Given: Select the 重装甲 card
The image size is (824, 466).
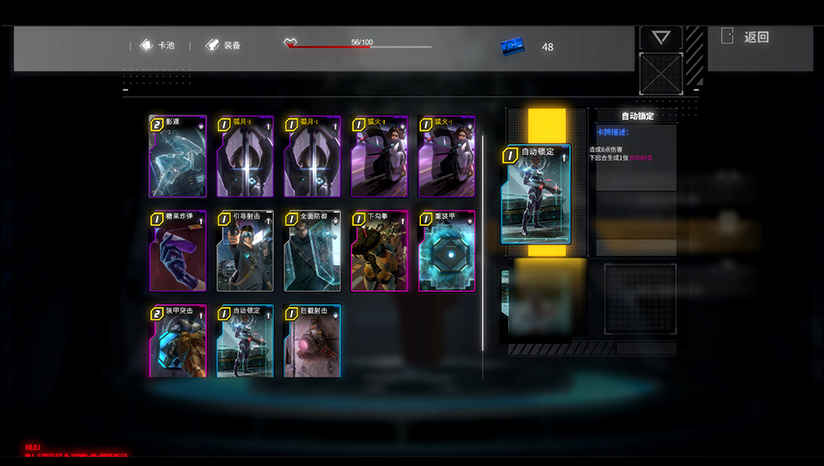Looking at the screenshot, I should click(x=446, y=251).
